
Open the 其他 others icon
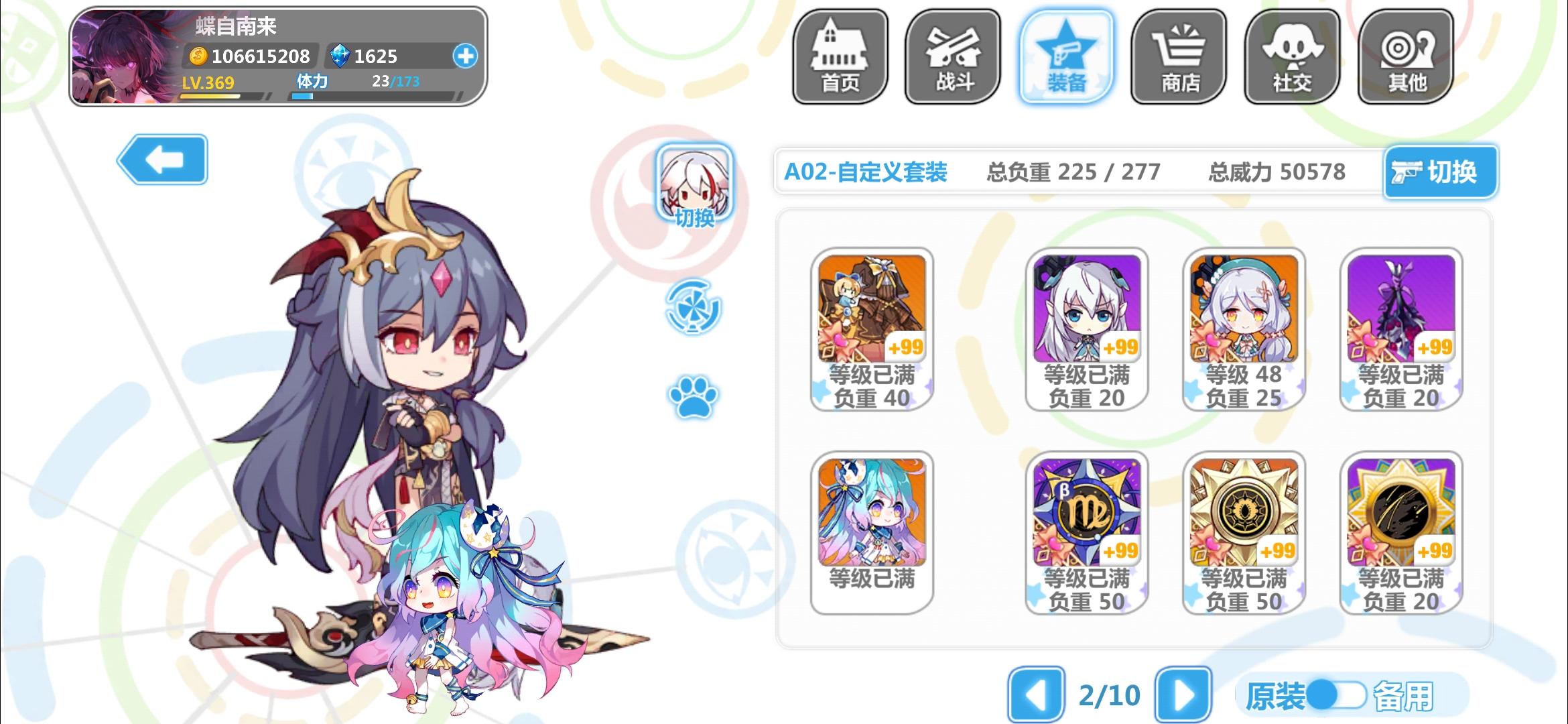coord(1405,57)
